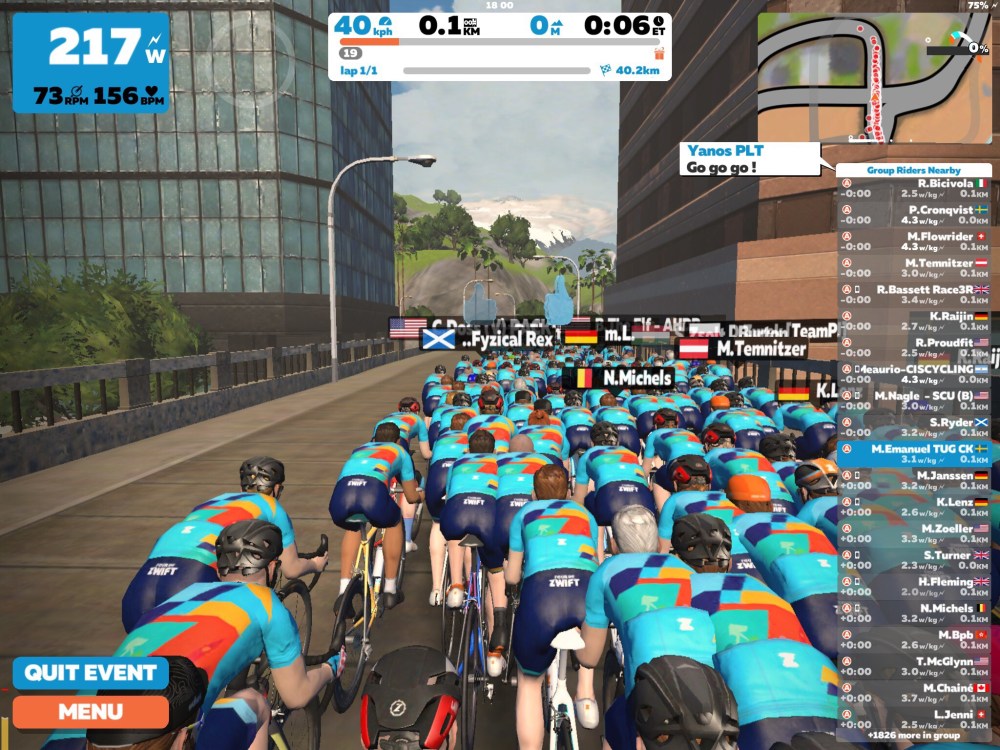Choose R.Proudfit's rider list entry
The height and width of the screenshot is (750, 1000).
click(x=914, y=348)
